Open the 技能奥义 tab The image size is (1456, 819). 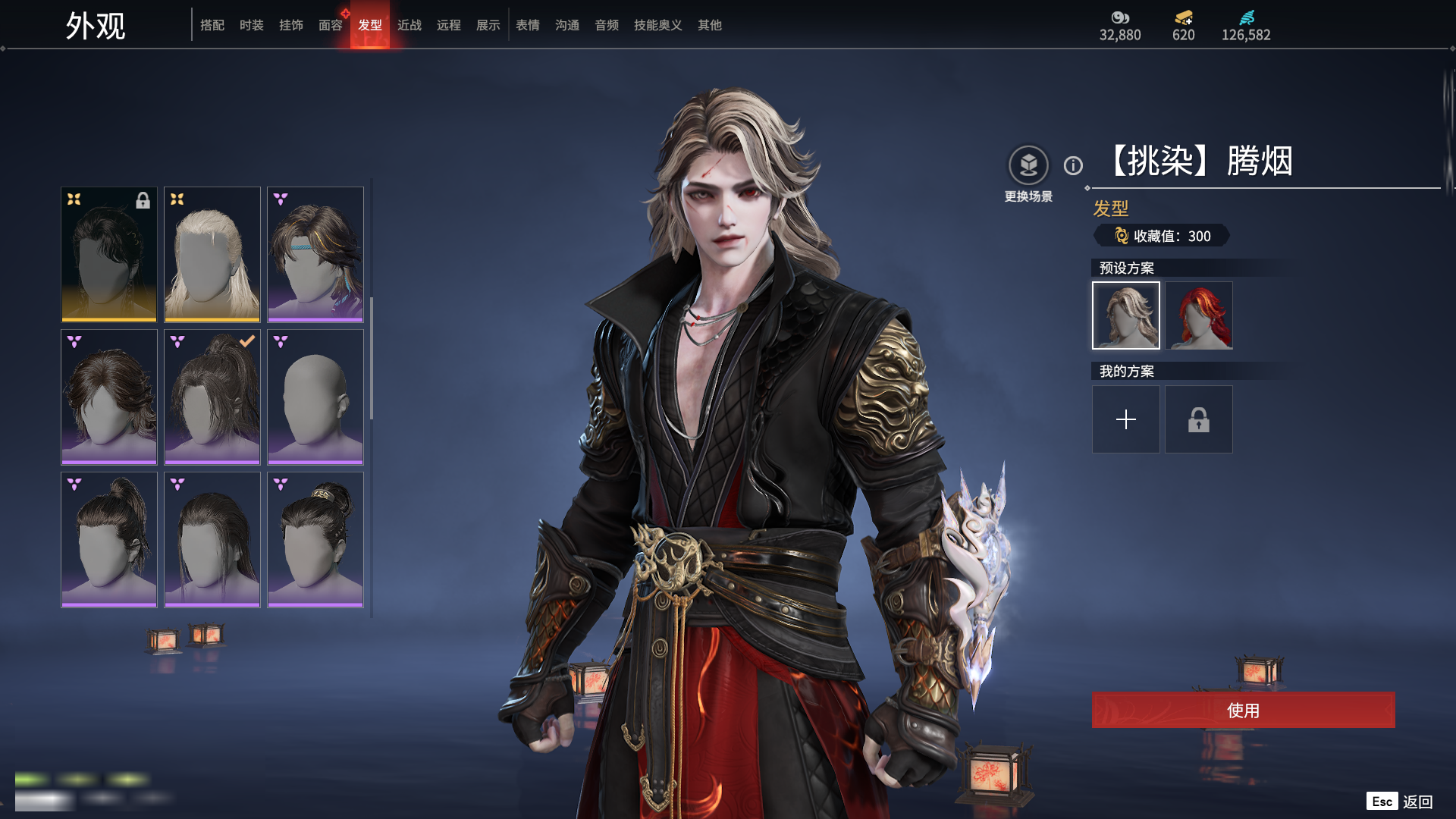658,25
